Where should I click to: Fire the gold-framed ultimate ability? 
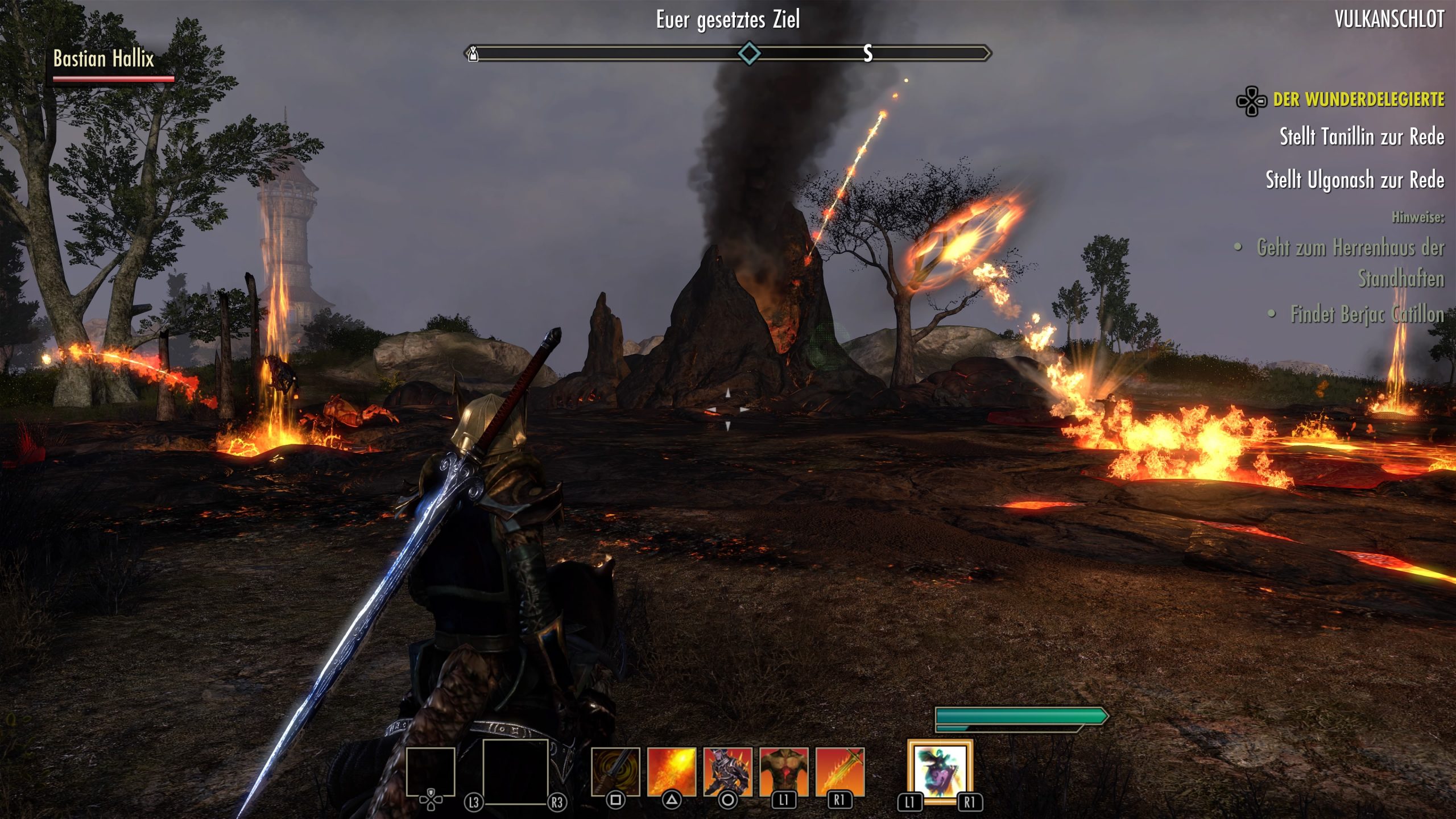(x=940, y=771)
